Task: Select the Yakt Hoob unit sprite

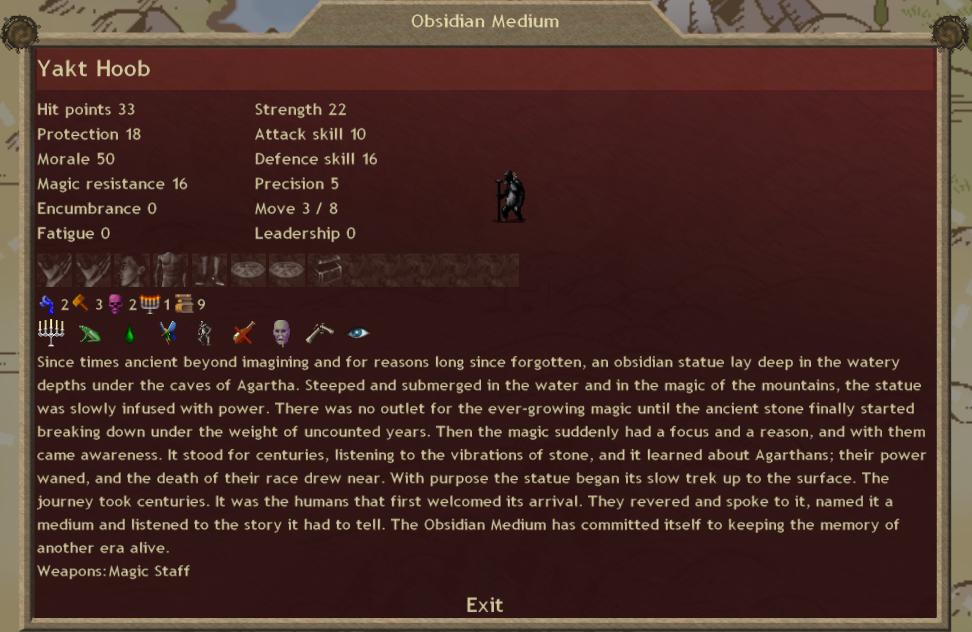Action: (x=510, y=196)
